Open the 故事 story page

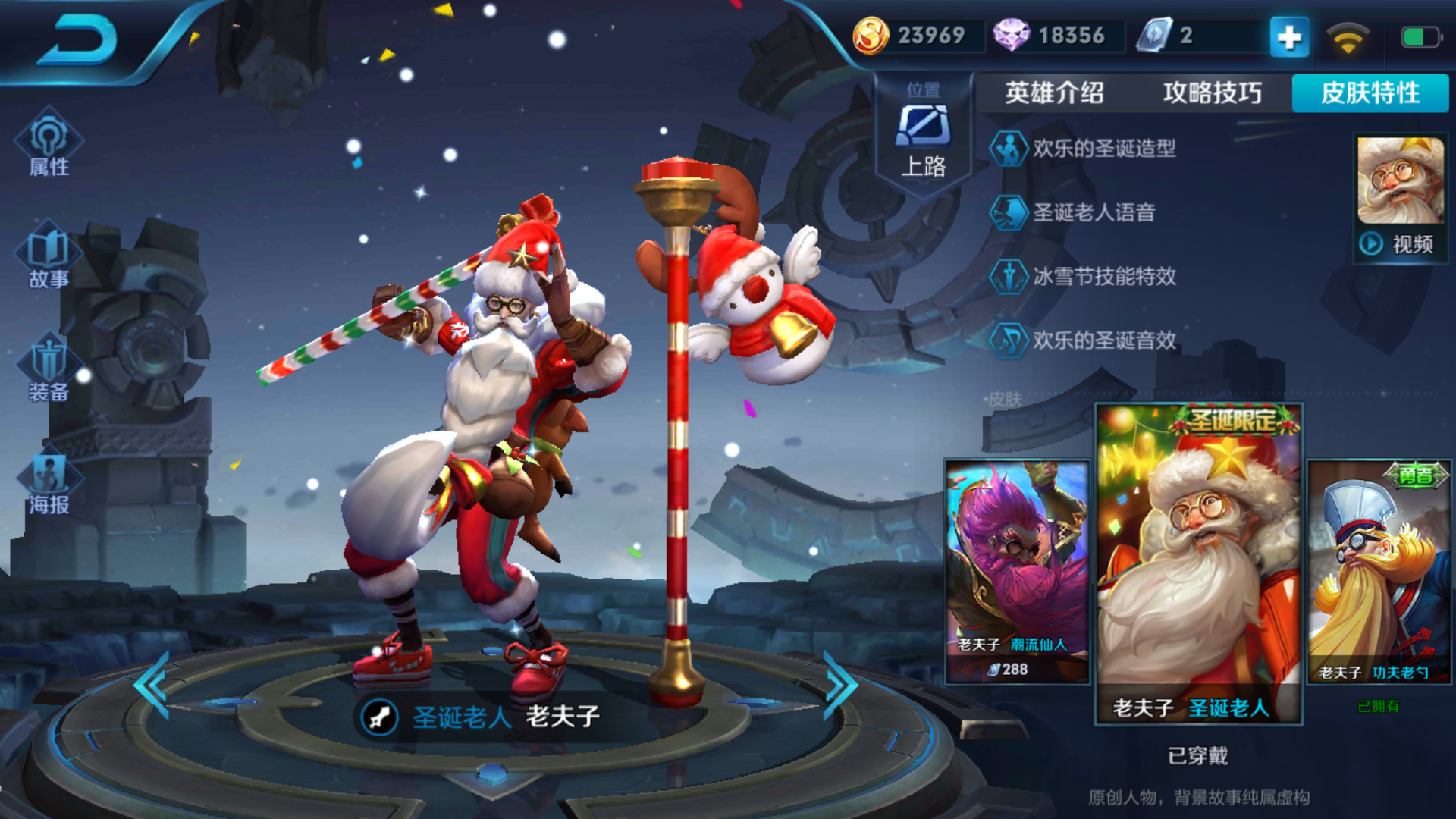point(49,256)
